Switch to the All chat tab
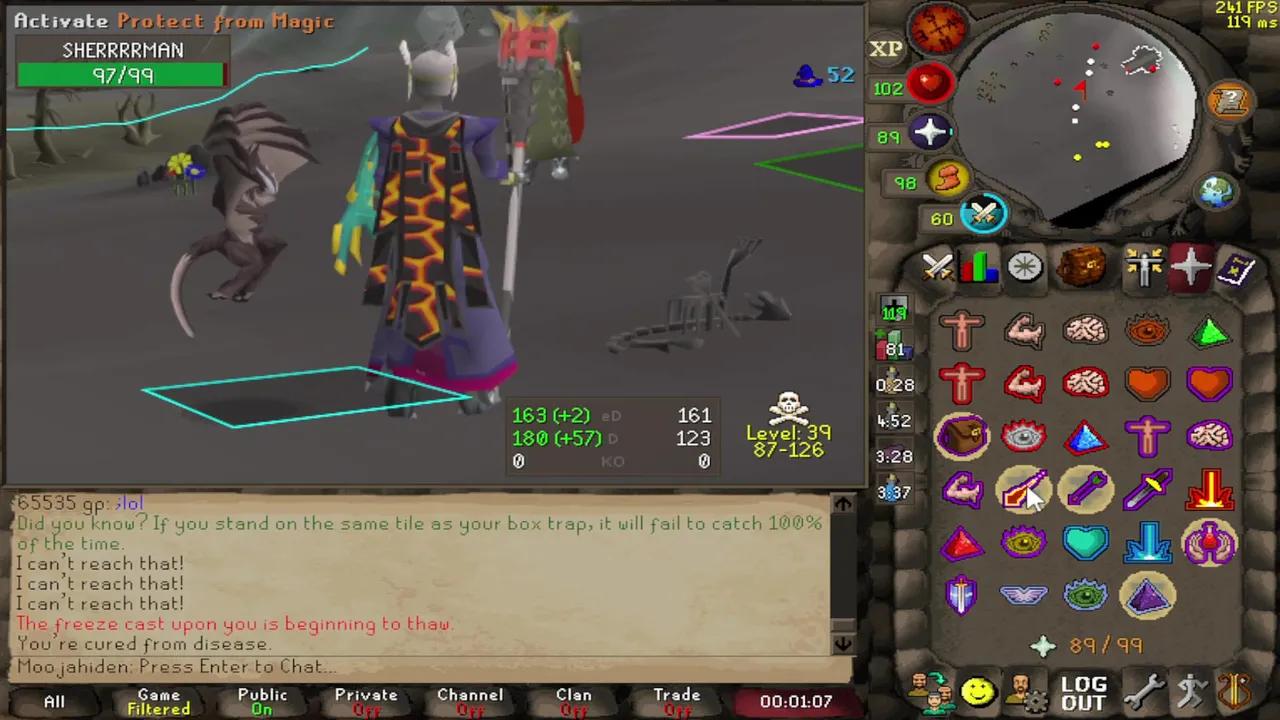 pyautogui.click(x=54, y=697)
